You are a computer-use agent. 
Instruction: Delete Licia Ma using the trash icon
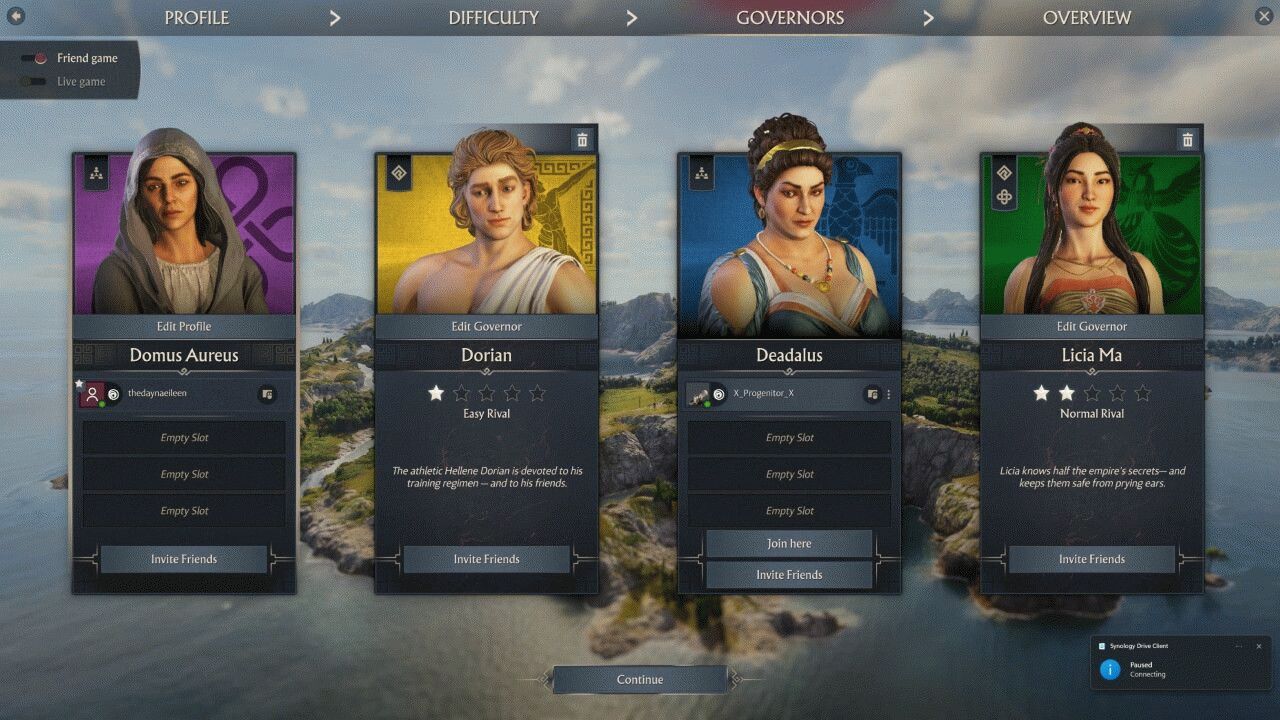click(x=1186, y=139)
